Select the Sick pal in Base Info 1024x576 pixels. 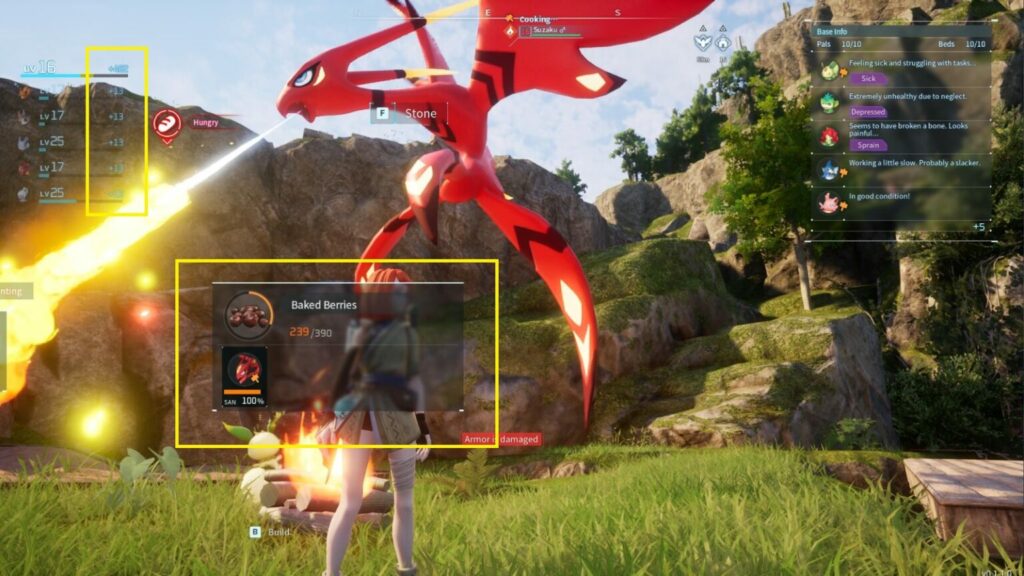(830, 70)
